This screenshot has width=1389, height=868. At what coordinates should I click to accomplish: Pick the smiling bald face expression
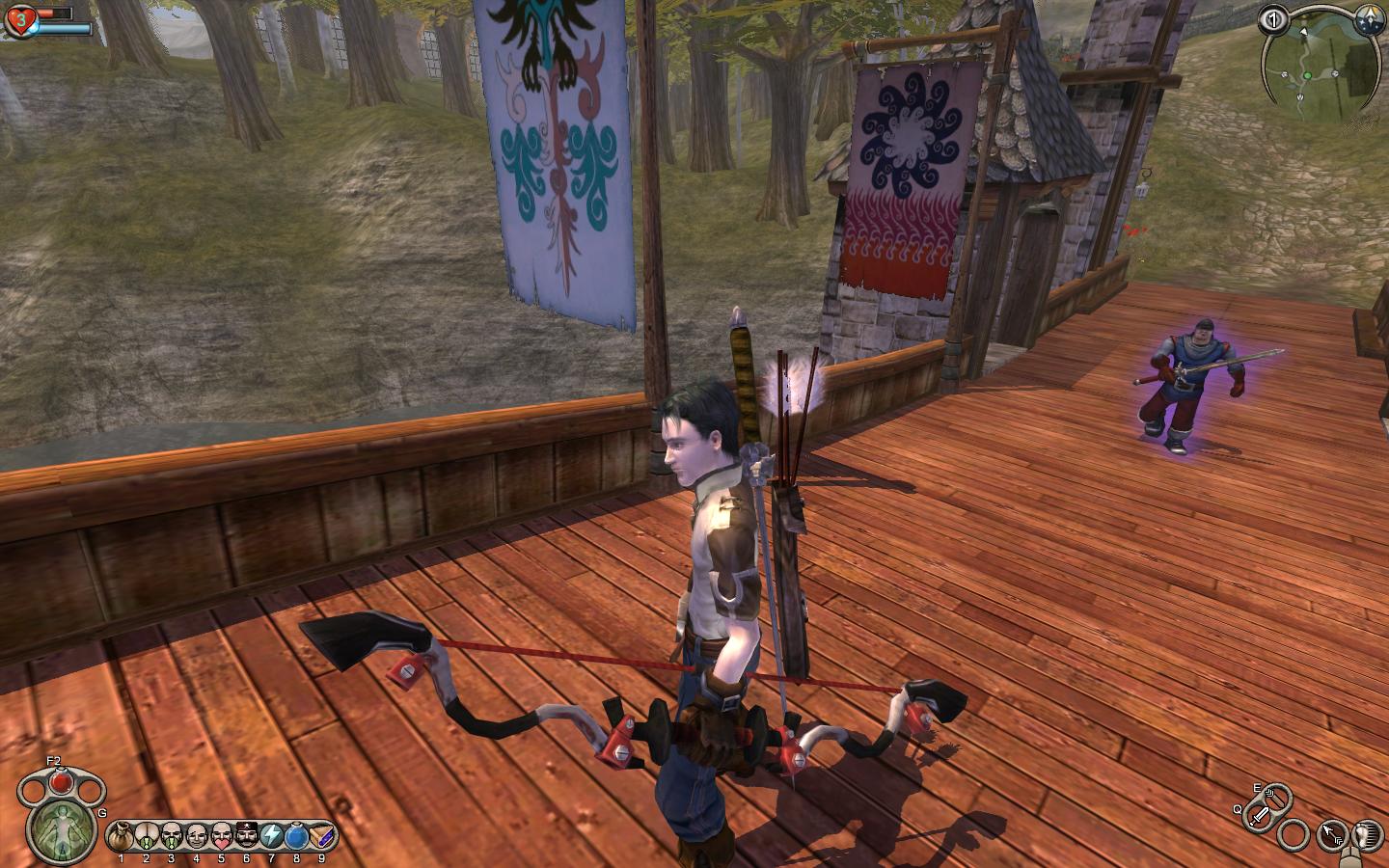tap(196, 833)
